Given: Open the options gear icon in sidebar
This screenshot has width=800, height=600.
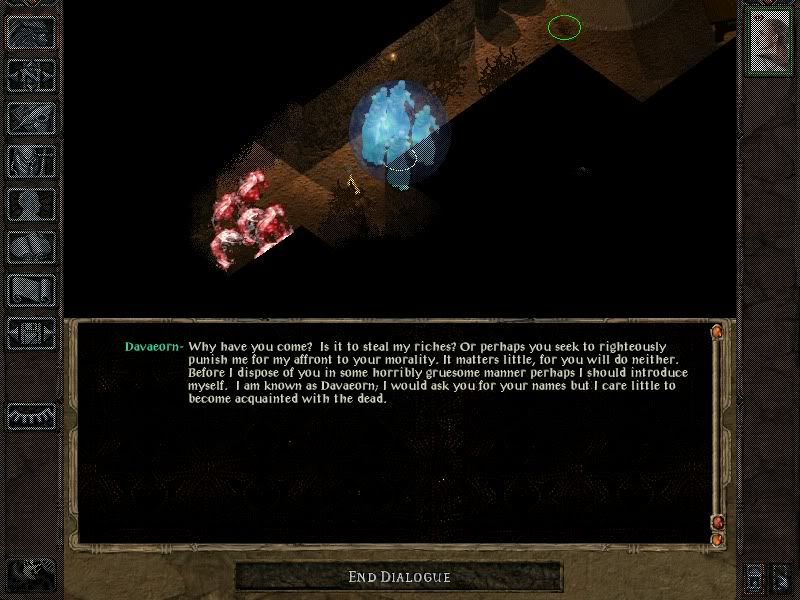Looking at the screenshot, I should (32, 333).
